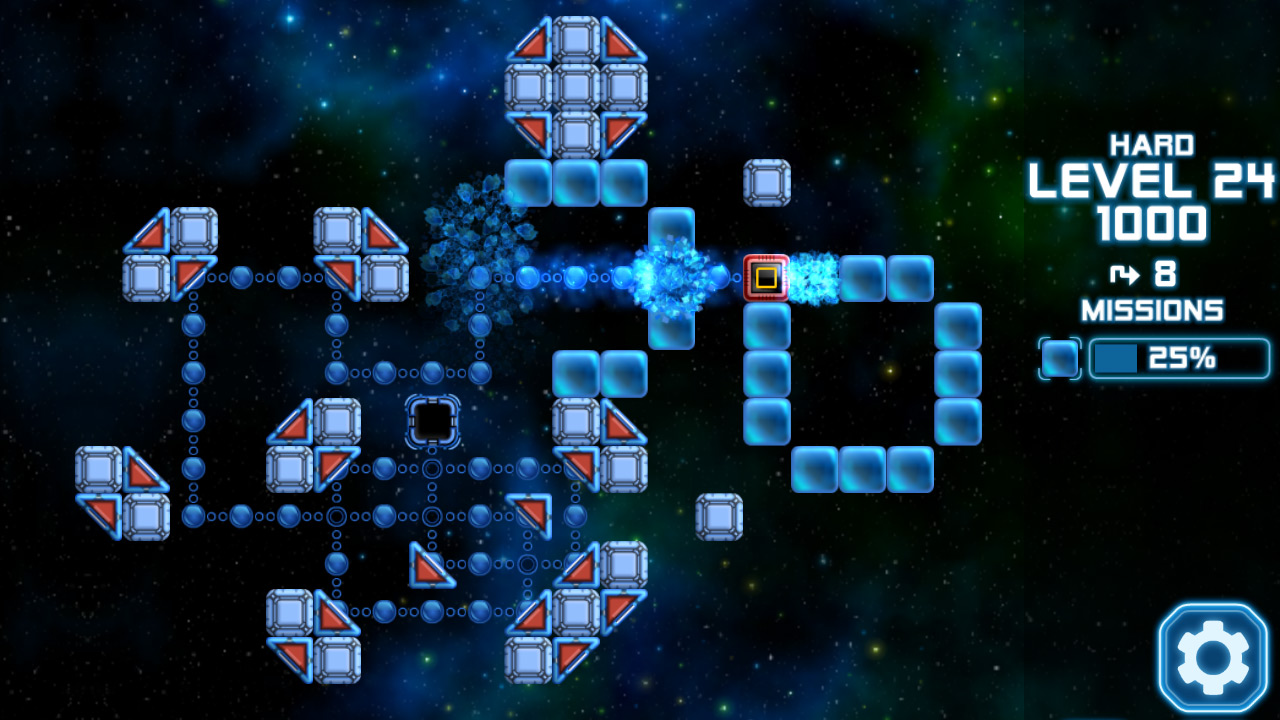Click the mission block icon beside progress bar
1280x720 pixels.
[x=1060, y=358]
